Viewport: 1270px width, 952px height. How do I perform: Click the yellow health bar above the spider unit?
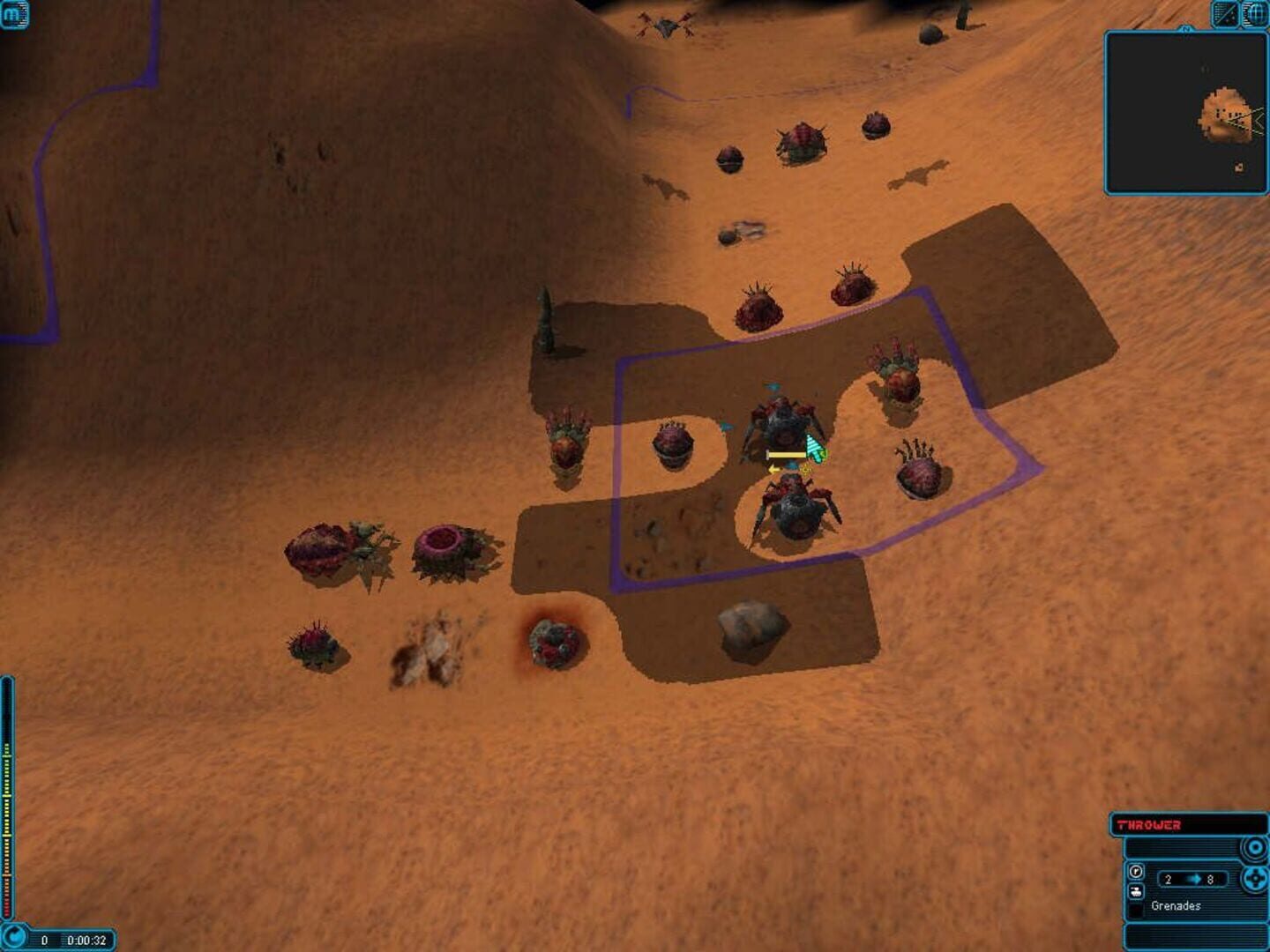point(787,455)
